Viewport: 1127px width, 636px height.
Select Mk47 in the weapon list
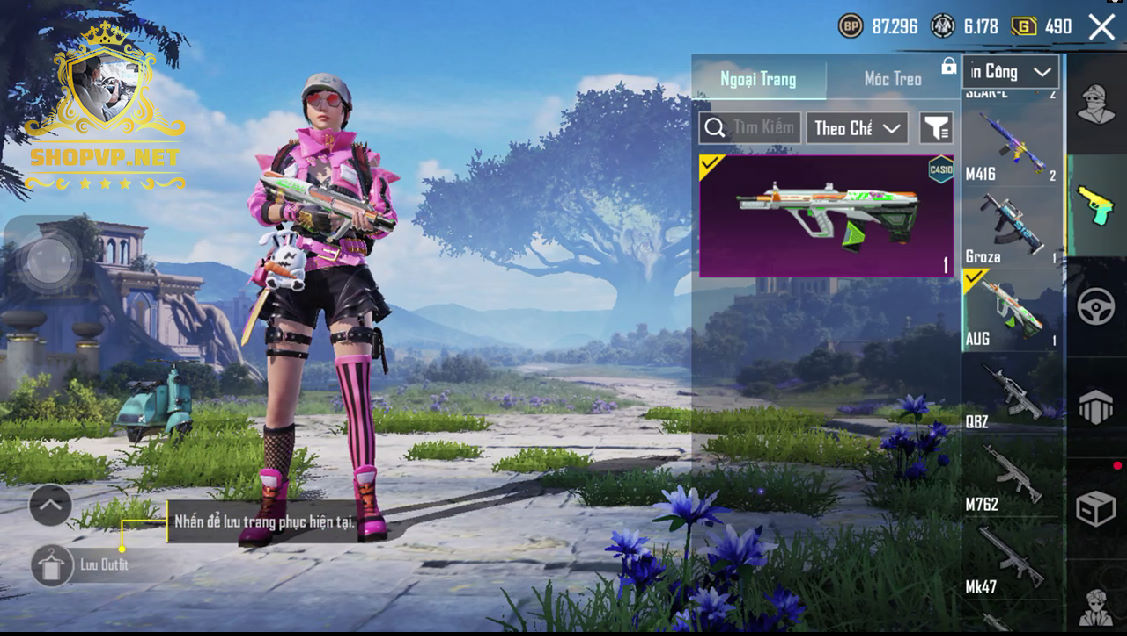(1011, 558)
